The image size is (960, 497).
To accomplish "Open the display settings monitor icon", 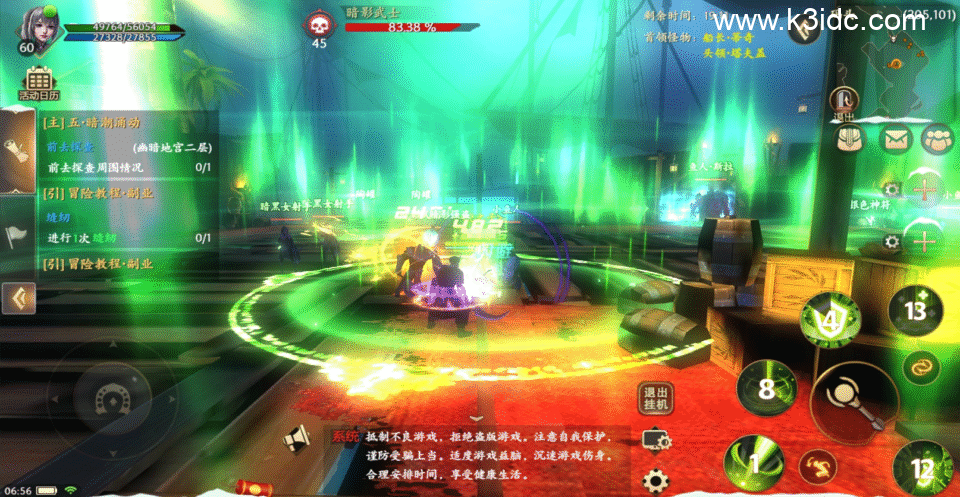I will click(x=657, y=440).
